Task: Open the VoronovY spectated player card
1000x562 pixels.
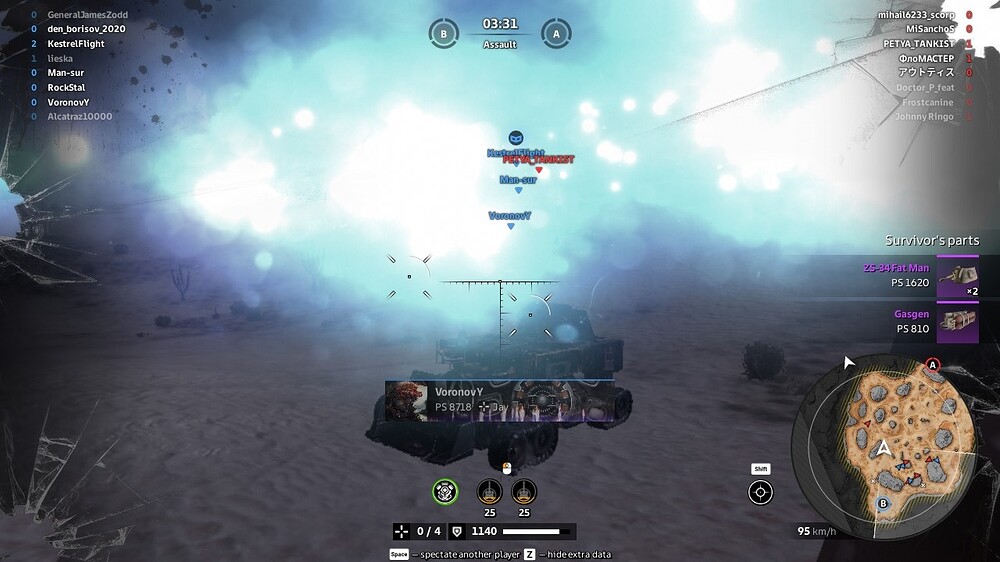Action: coord(499,399)
